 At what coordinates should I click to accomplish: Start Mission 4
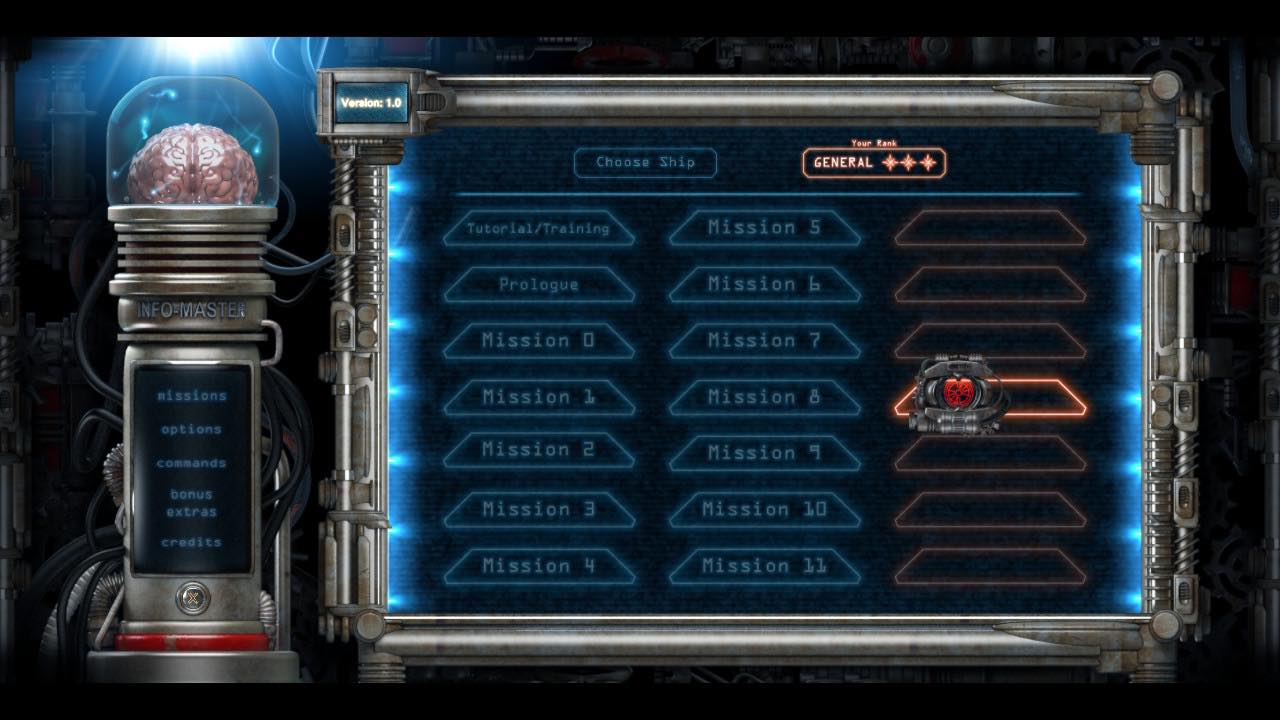coord(538,566)
